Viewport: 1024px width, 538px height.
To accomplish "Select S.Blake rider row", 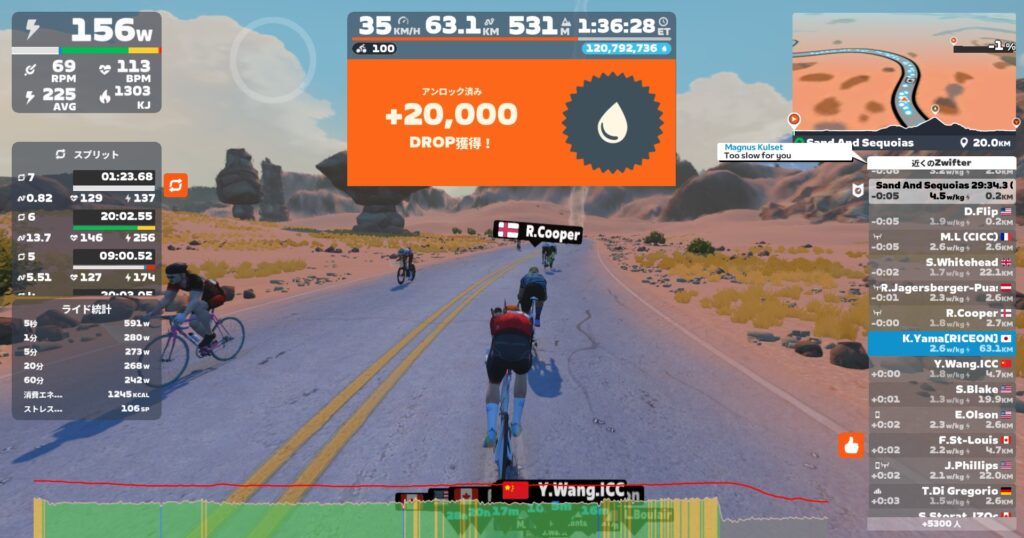I will (940, 394).
